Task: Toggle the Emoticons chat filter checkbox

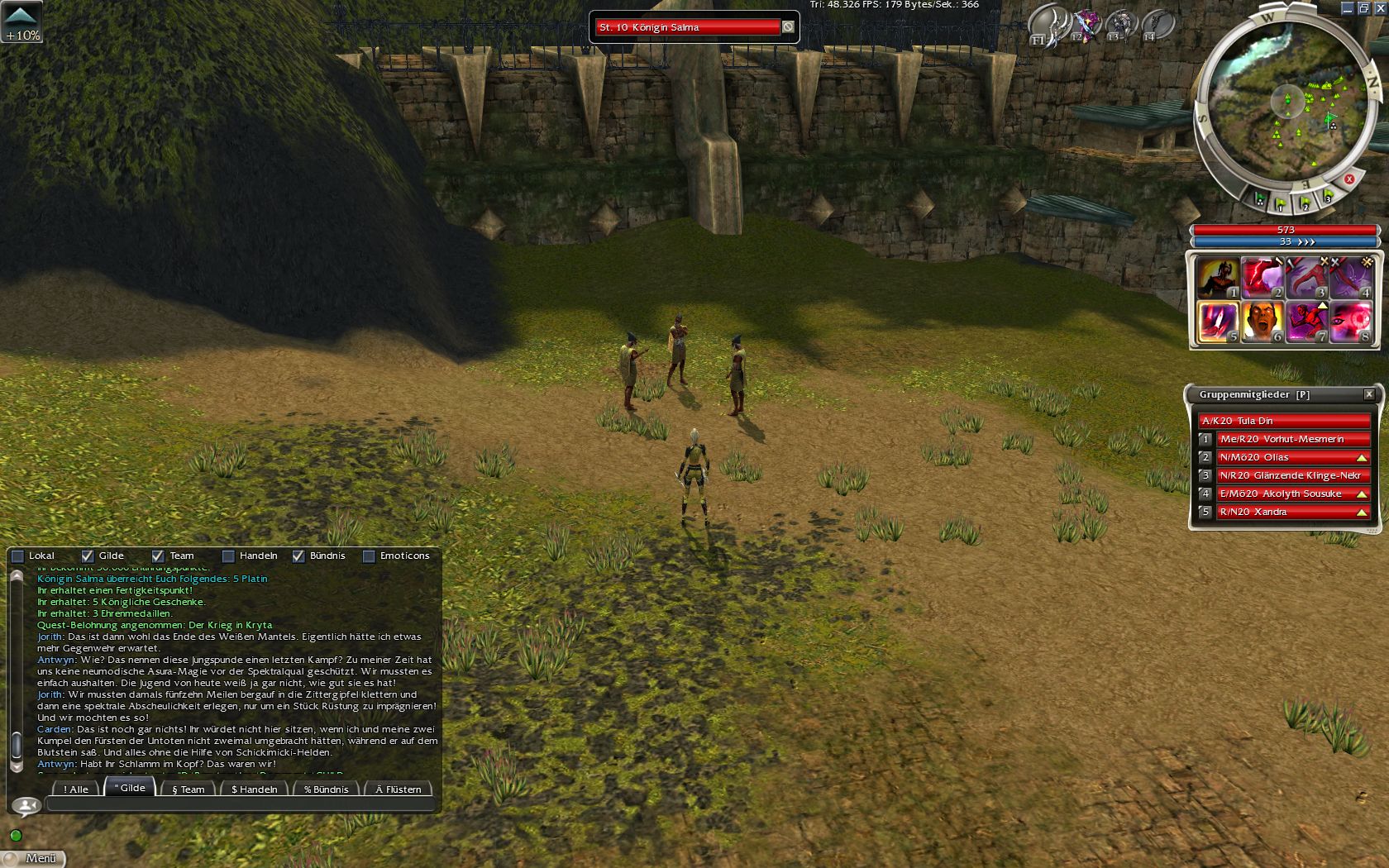Action: click(369, 556)
